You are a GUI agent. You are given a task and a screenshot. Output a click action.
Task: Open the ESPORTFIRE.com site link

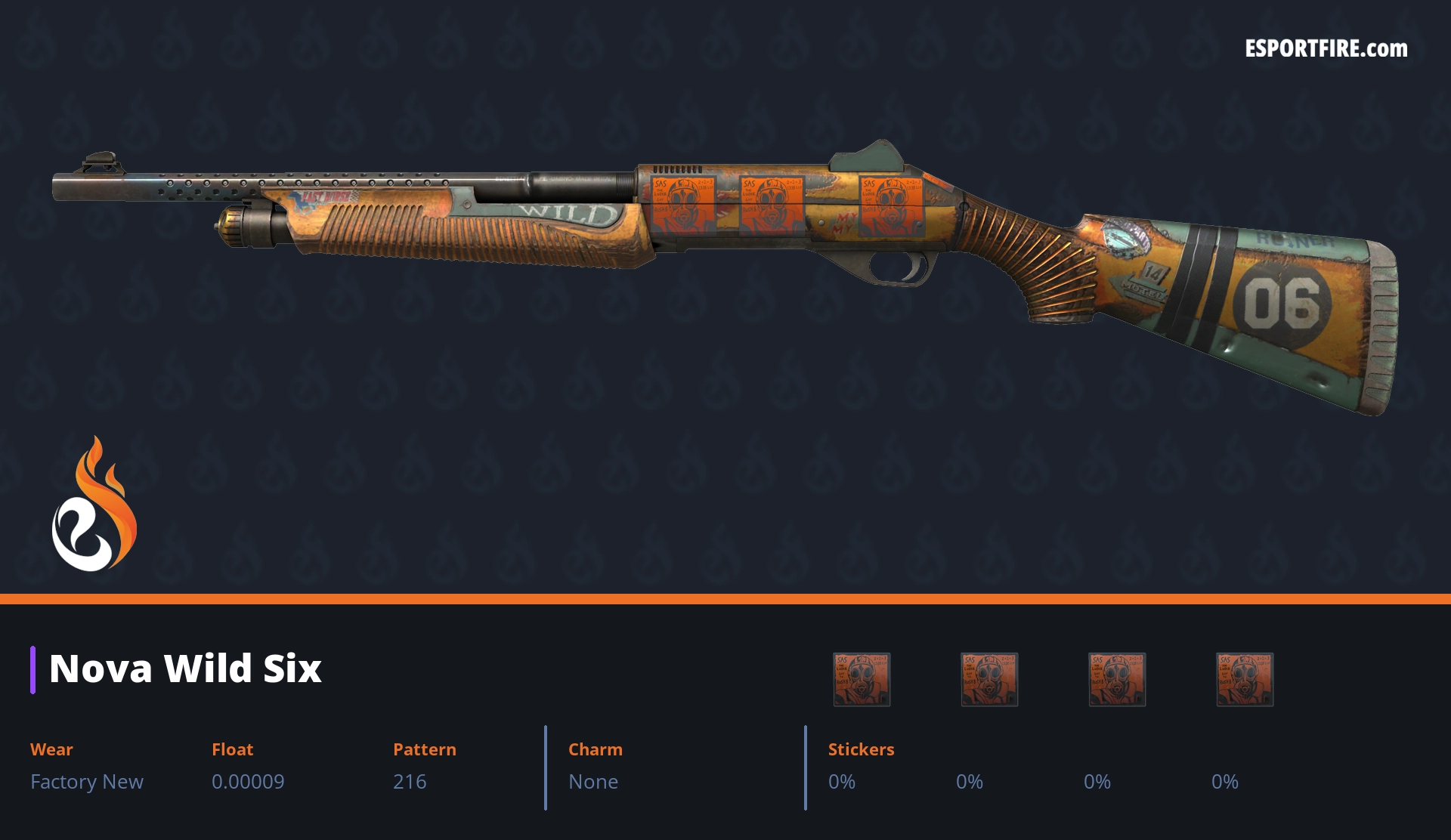coord(1326,49)
